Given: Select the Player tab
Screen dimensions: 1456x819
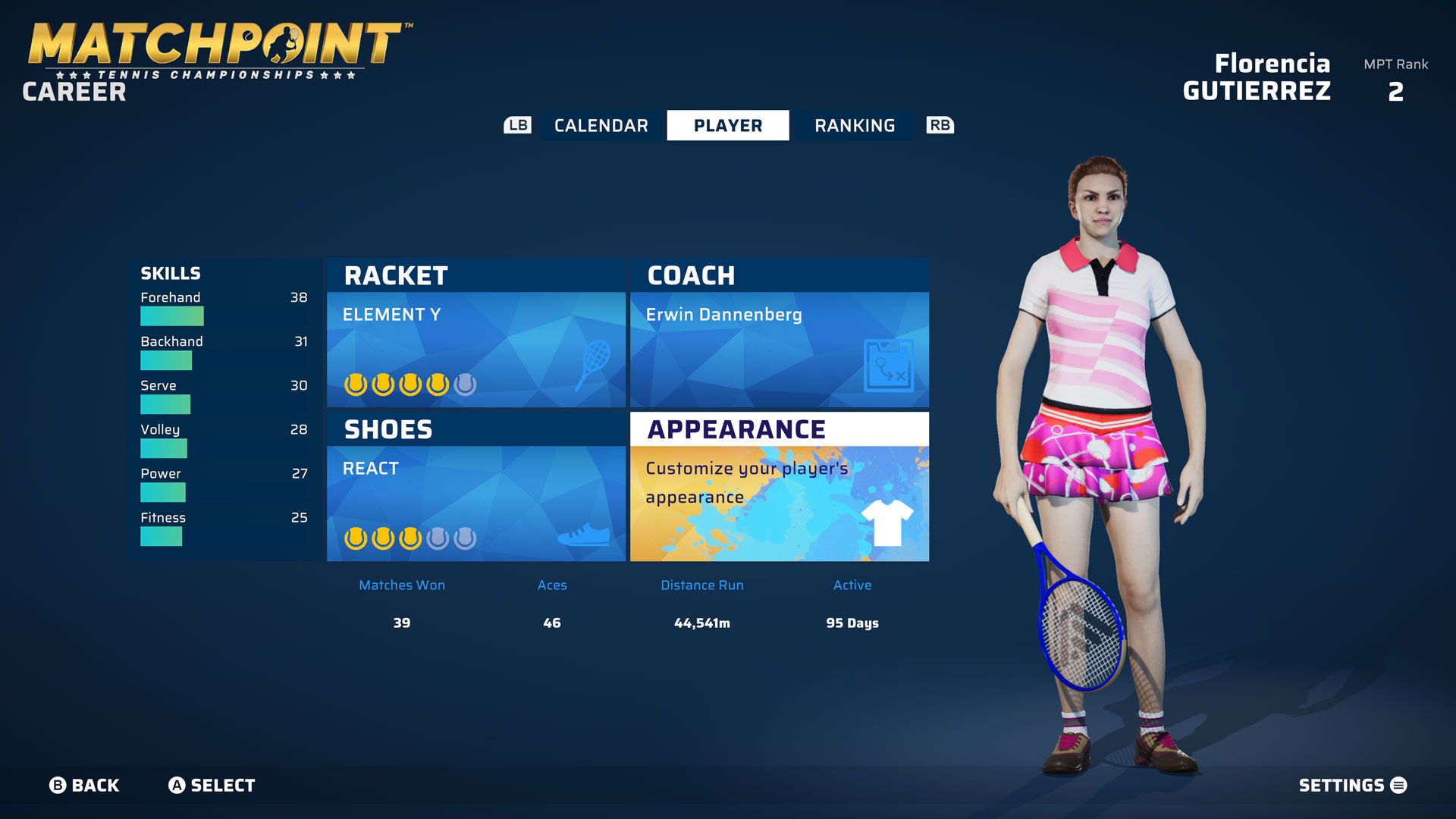Looking at the screenshot, I should [727, 126].
